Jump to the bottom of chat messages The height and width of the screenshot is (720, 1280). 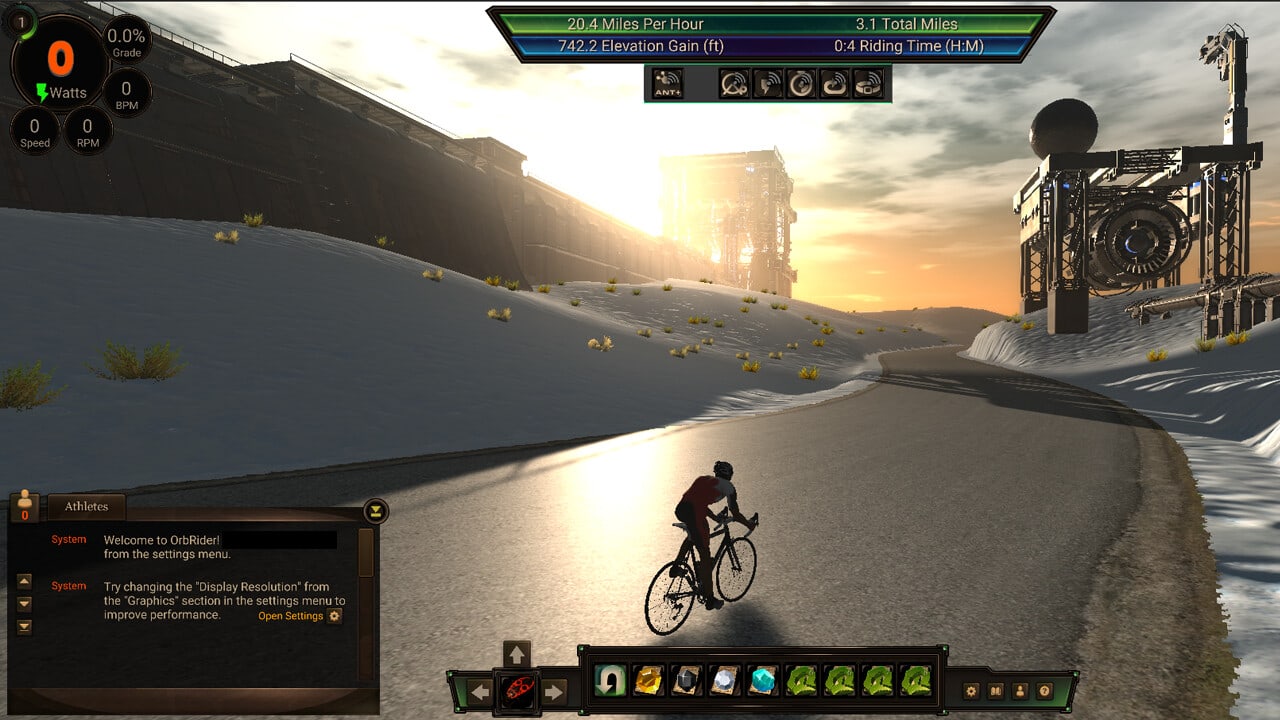click(x=25, y=627)
